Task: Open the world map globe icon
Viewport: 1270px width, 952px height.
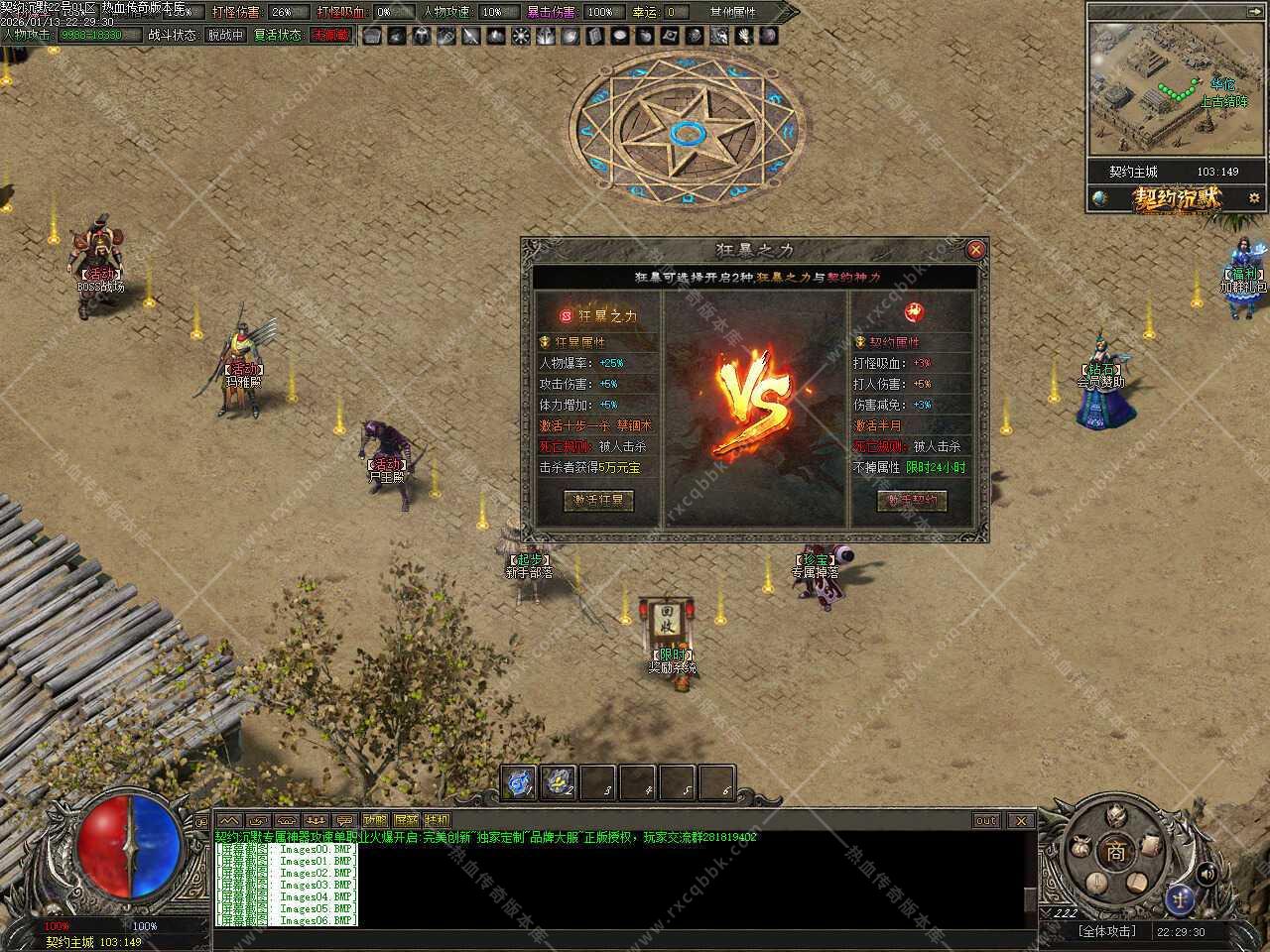Action: coord(1099,198)
